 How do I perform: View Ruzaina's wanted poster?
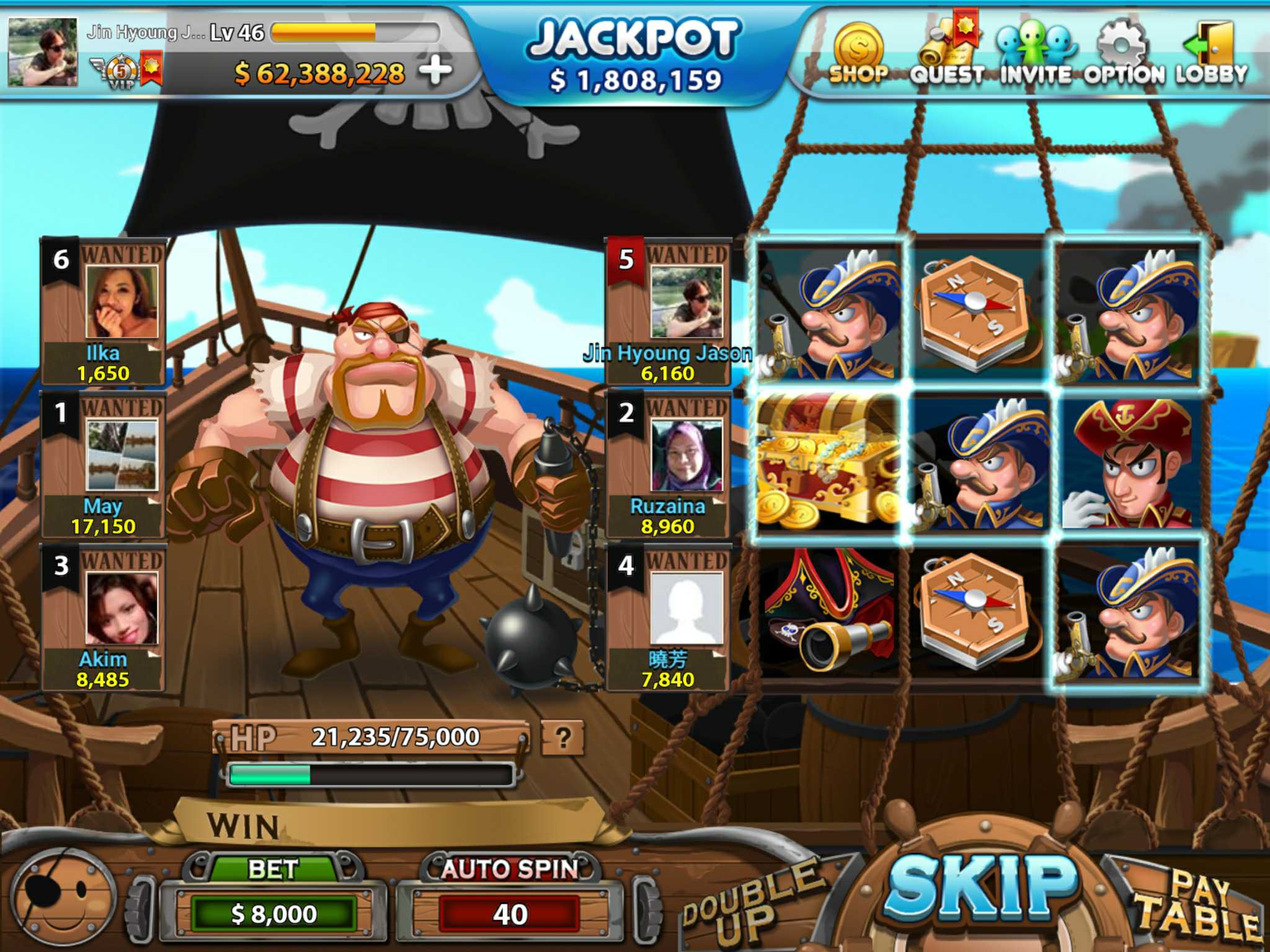668,465
